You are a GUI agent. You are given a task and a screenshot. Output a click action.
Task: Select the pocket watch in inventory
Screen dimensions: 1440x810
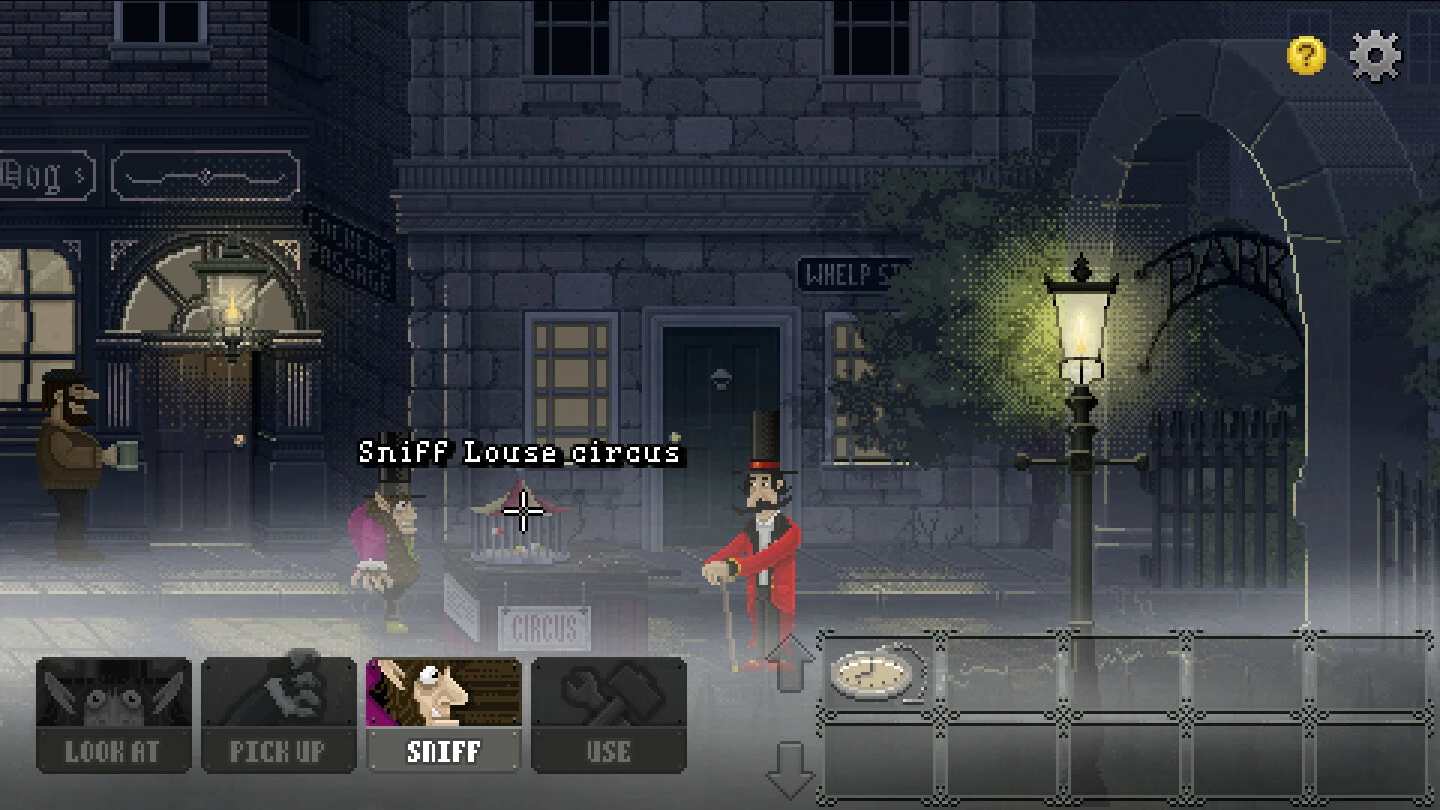878,675
